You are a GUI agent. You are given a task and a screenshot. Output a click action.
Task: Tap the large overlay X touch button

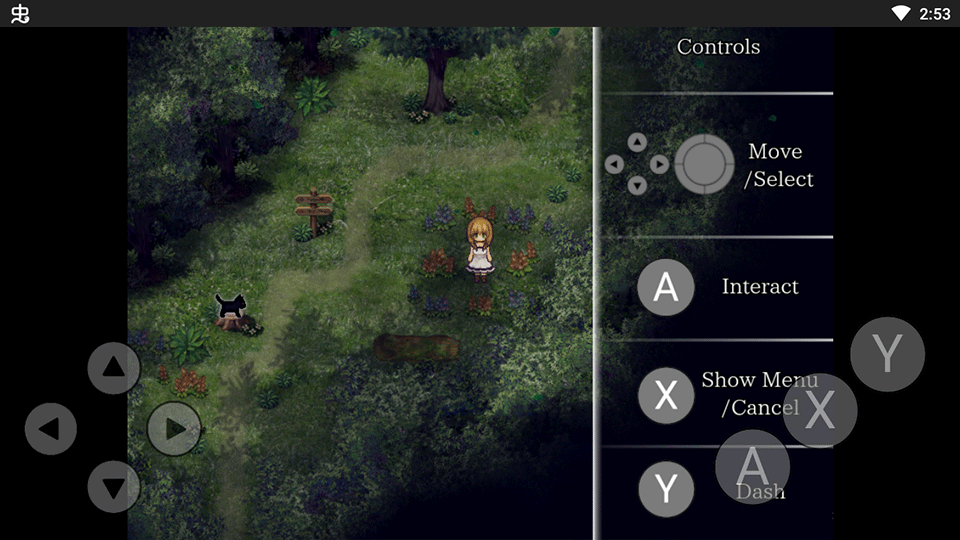[x=820, y=410]
